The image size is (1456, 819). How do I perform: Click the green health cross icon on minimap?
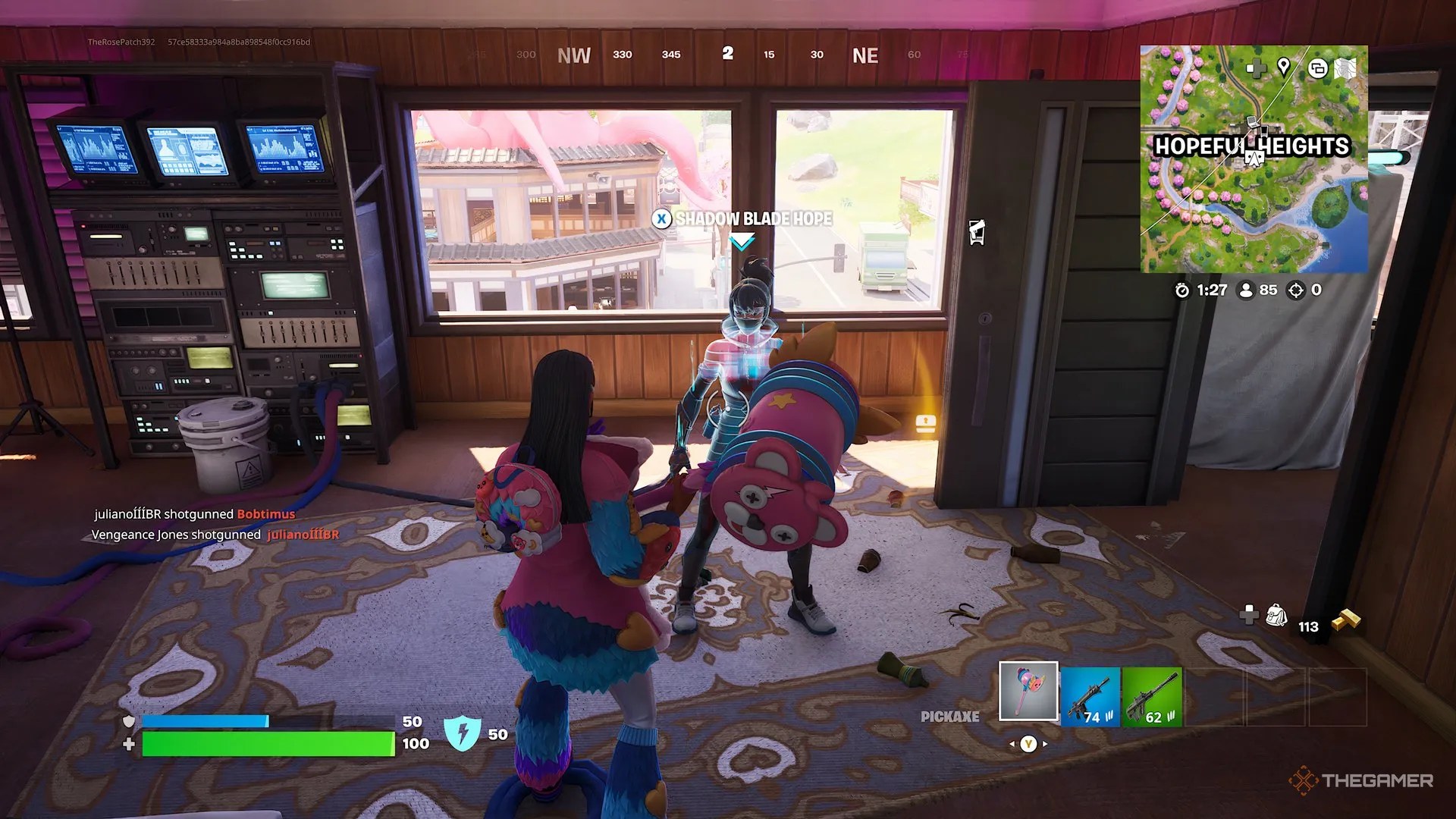click(1255, 67)
